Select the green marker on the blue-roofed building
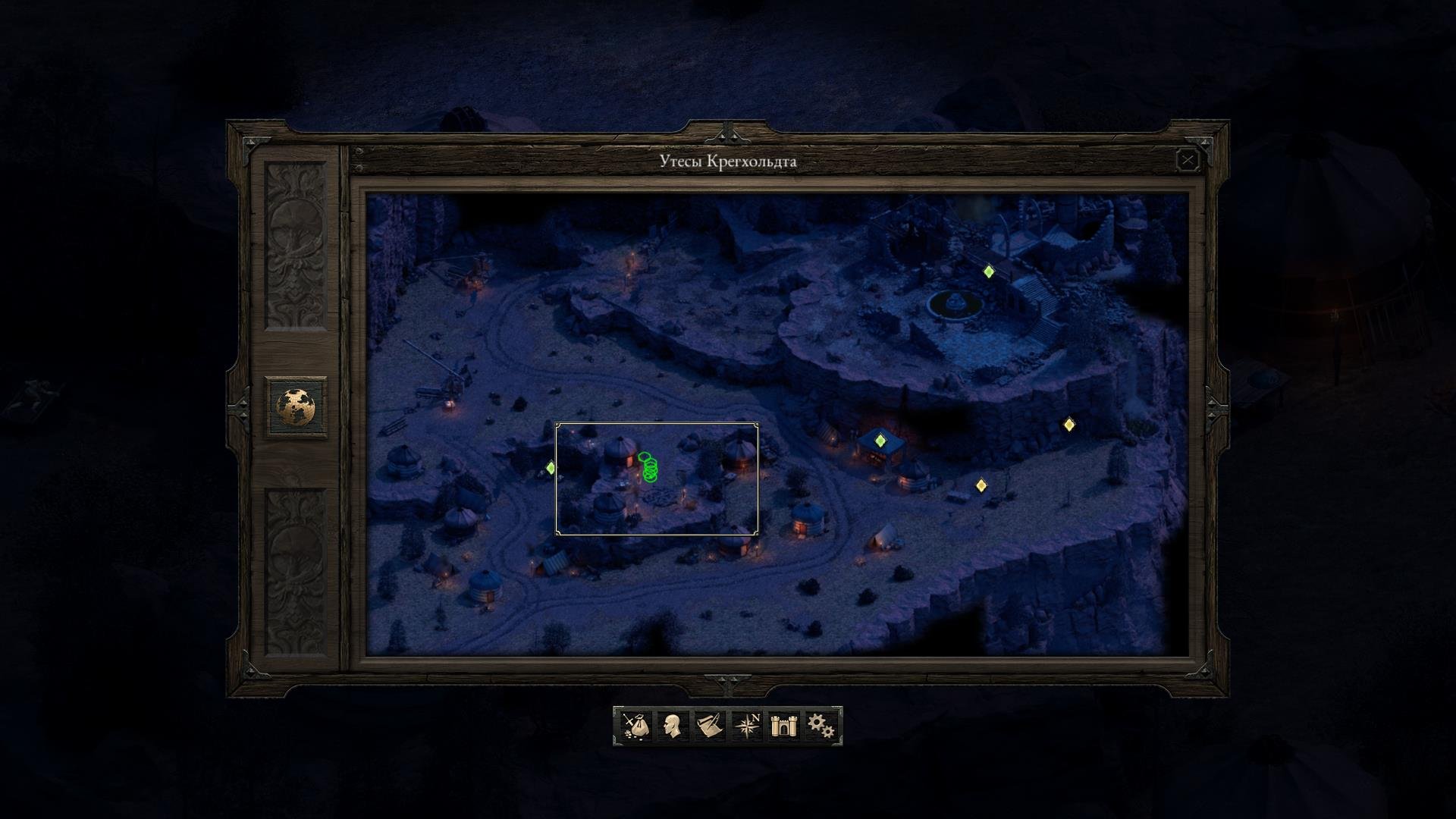Image resolution: width=1456 pixels, height=819 pixels. click(x=880, y=441)
